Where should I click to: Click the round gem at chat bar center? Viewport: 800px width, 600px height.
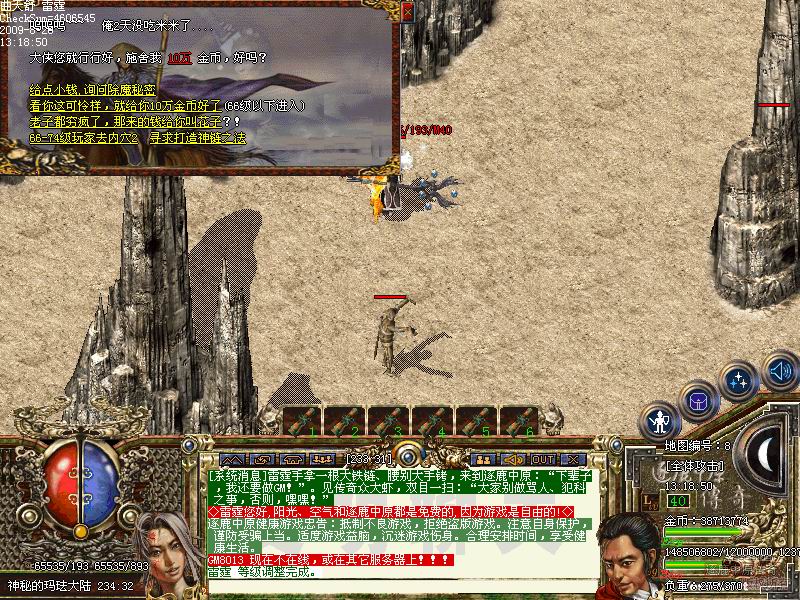(x=406, y=455)
